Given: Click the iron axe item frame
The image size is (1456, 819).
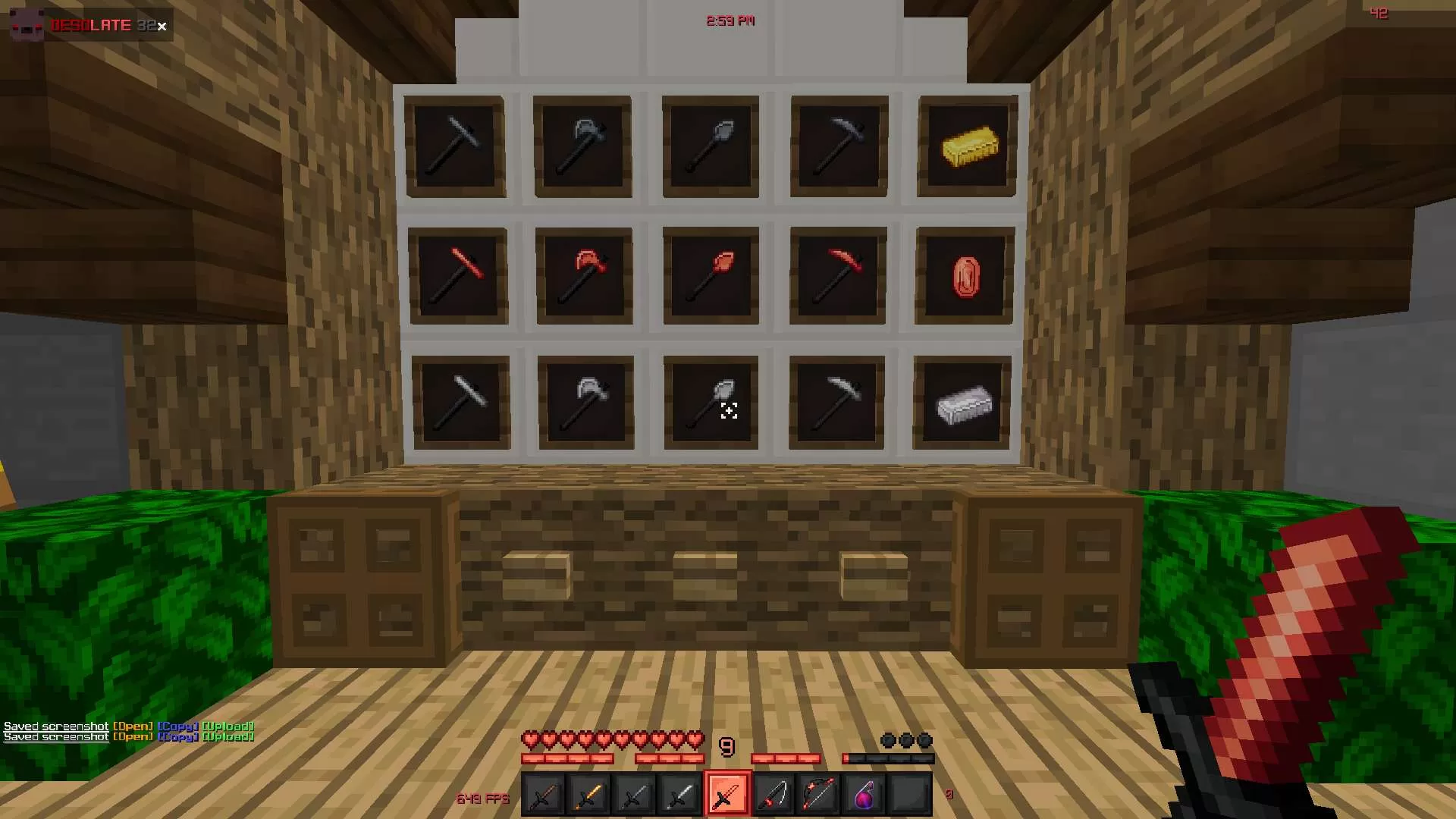Looking at the screenshot, I should (x=584, y=146).
